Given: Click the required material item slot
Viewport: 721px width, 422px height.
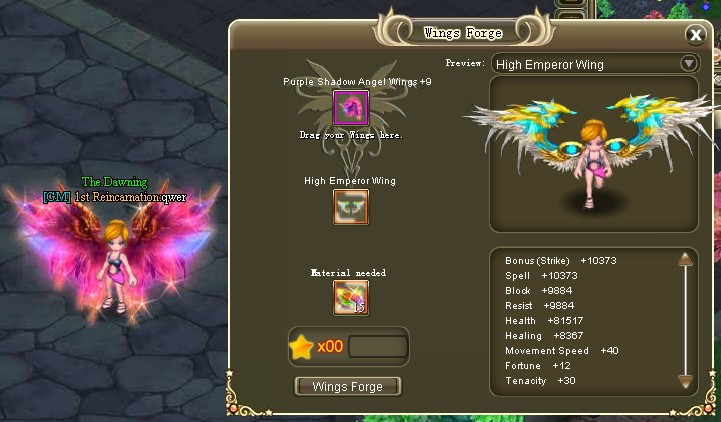Looking at the screenshot, I should tap(351, 298).
